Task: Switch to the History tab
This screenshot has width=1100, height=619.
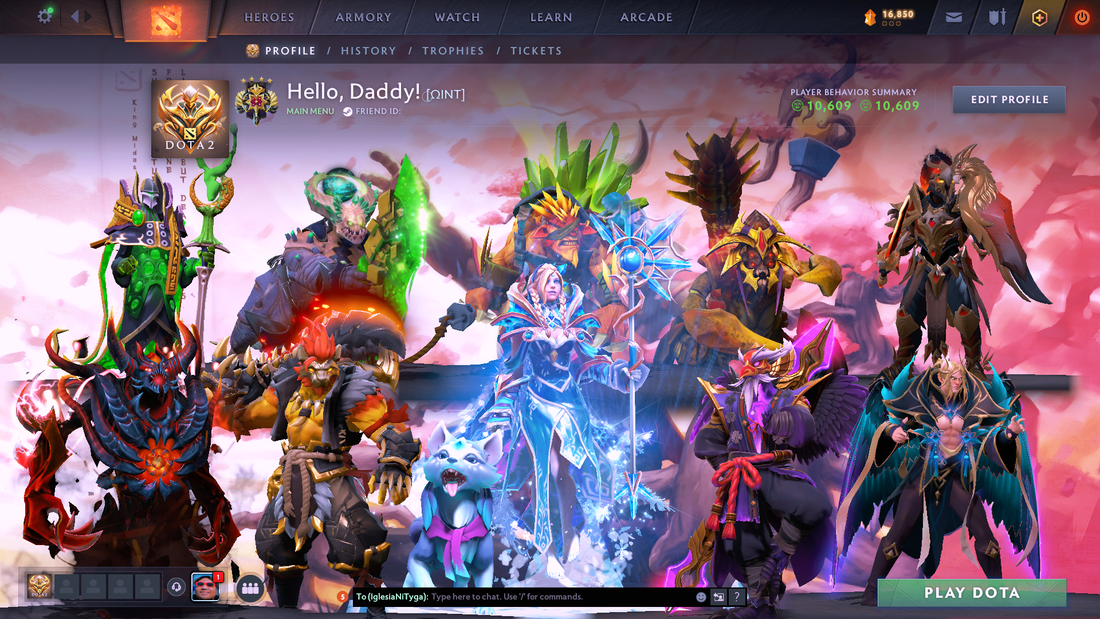Action: coord(368,51)
